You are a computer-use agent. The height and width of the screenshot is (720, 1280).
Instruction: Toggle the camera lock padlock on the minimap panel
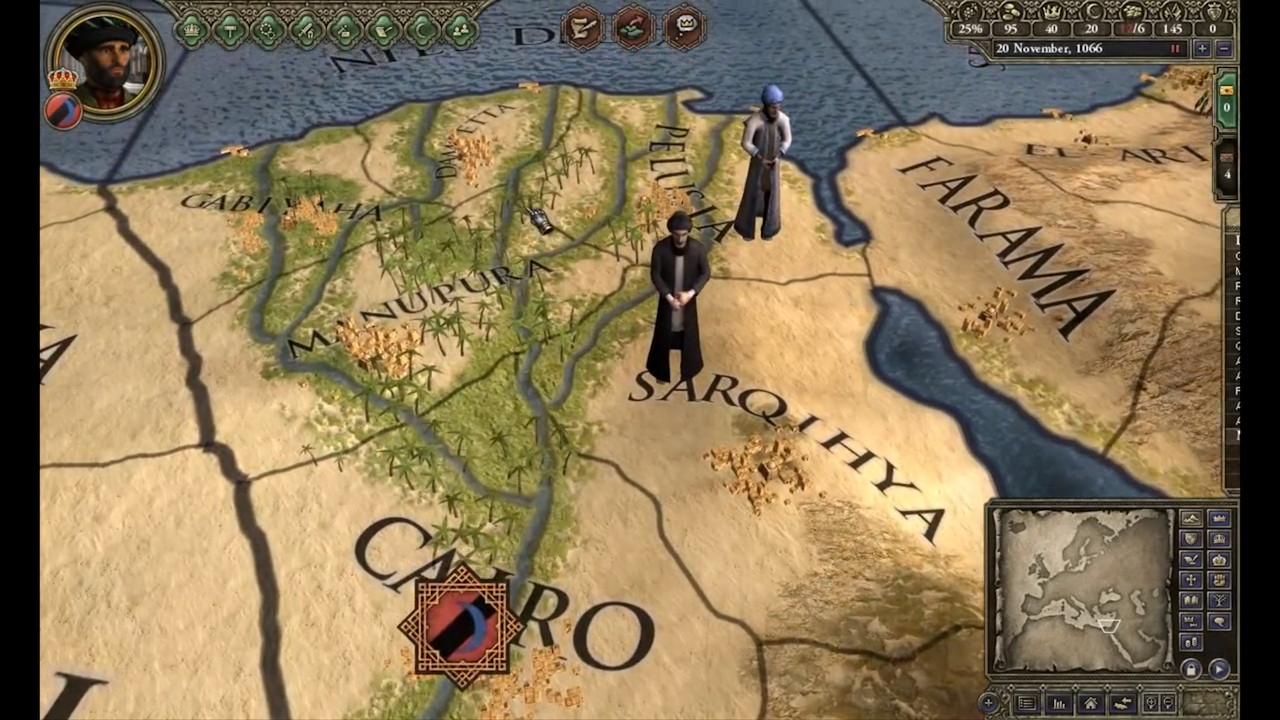[x=1191, y=668]
